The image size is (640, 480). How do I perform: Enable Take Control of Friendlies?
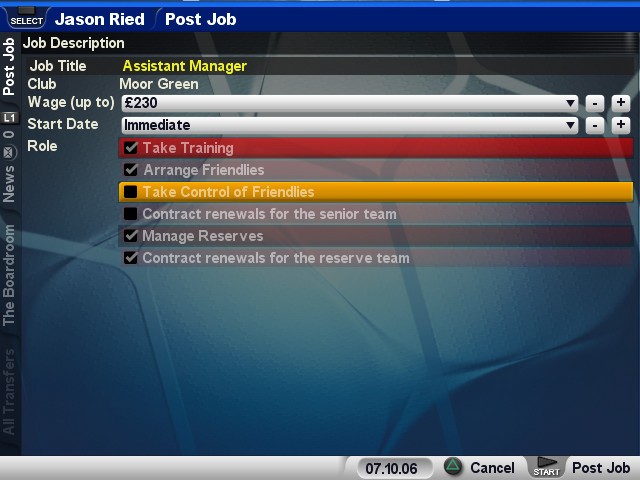(131, 192)
